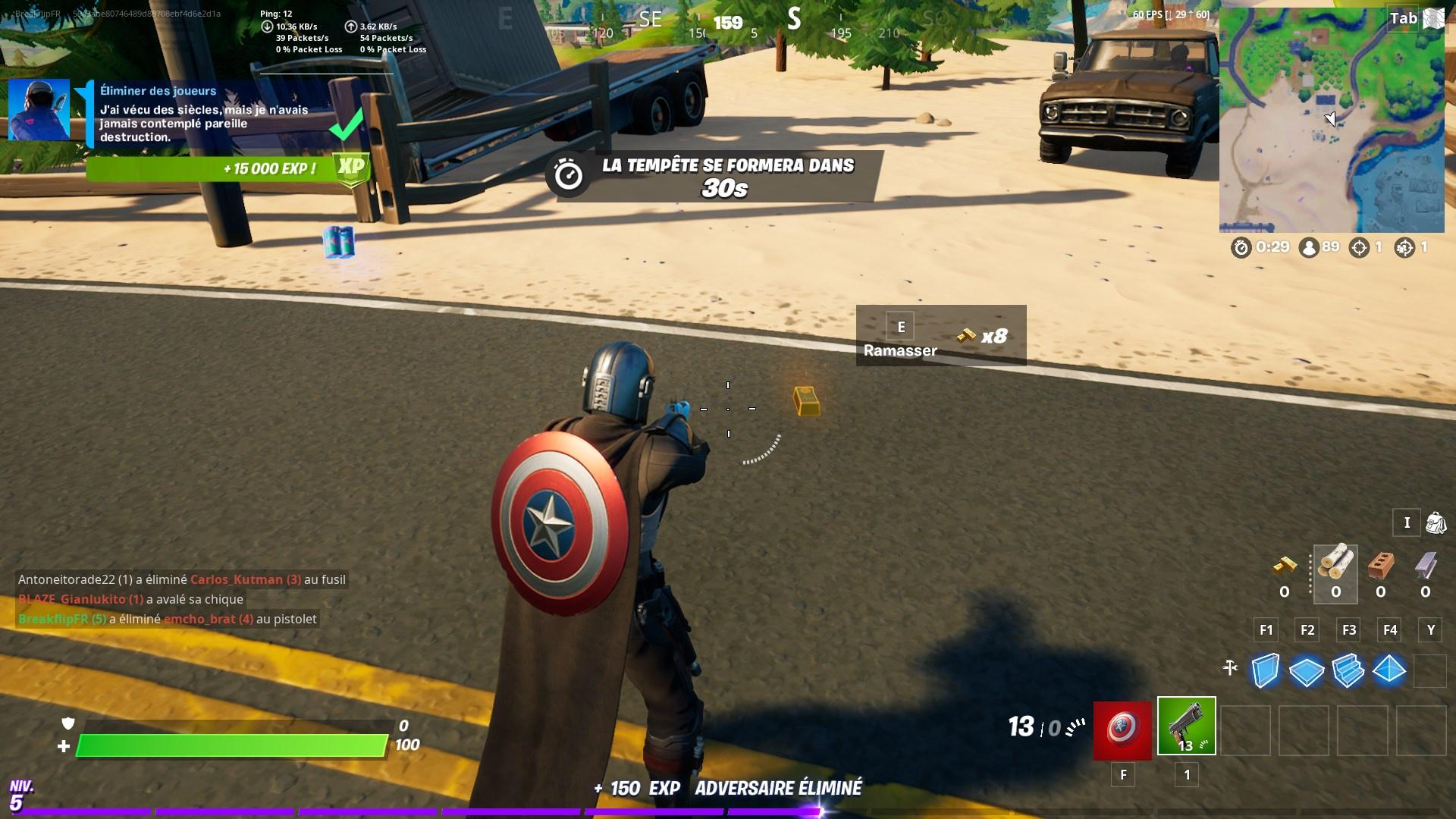The height and width of the screenshot is (819, 1456).
Task: Open the map via the Tab button
Action: pos(1404,18)
